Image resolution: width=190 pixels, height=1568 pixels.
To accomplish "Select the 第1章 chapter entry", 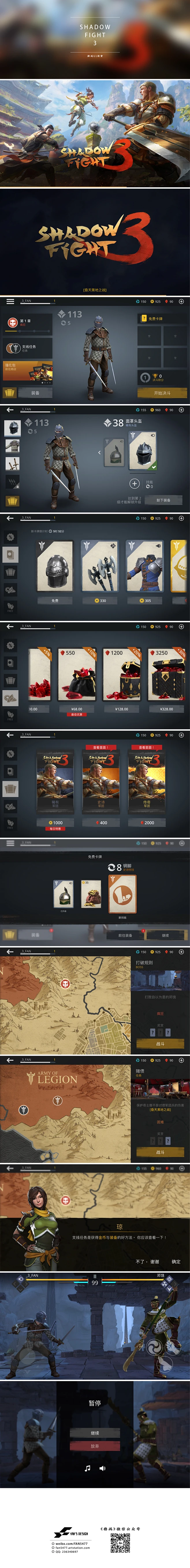I will pos(28,322).
